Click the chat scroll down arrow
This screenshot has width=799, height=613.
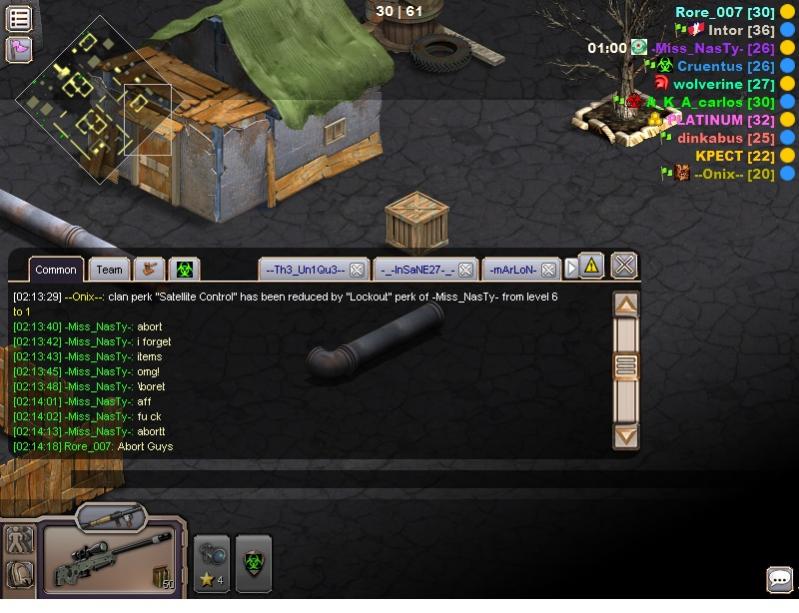(x=626, y=436)
